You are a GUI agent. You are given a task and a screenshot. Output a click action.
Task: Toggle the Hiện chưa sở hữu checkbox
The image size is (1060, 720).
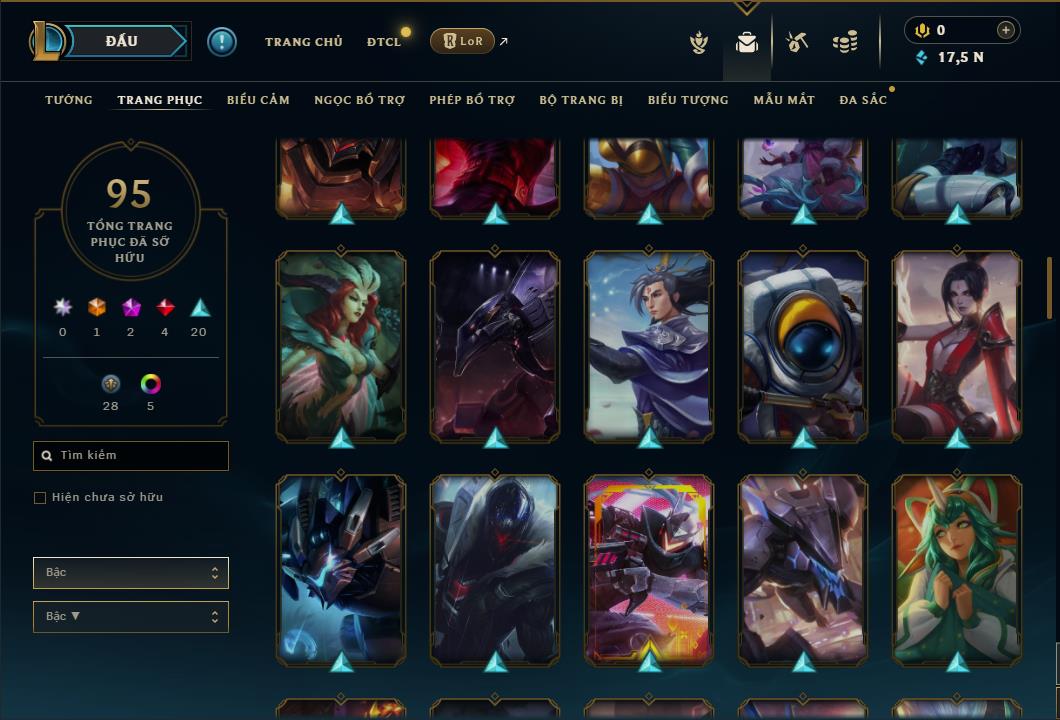(40, 498)
